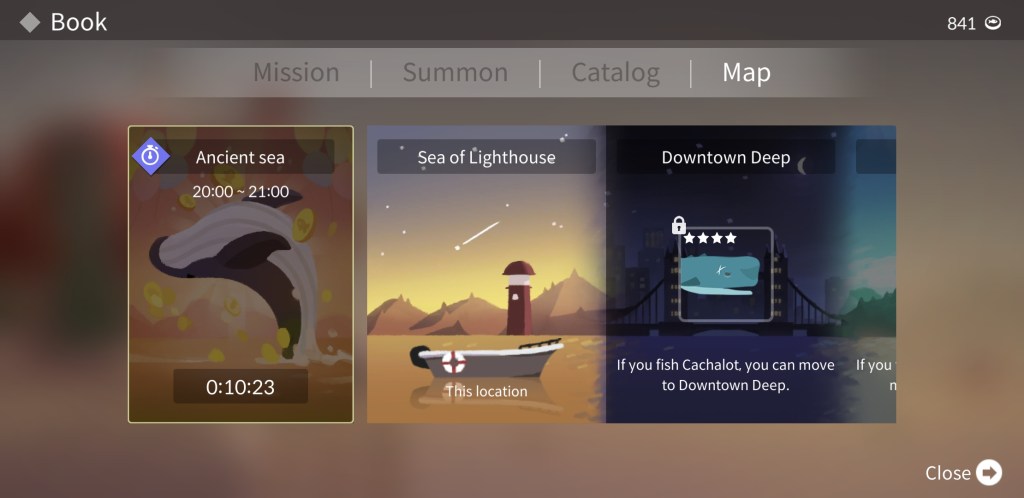The width and height of the screenshot is (1024, 498).
Task: Switch to the Mission tab
Action: coord(296,73)
